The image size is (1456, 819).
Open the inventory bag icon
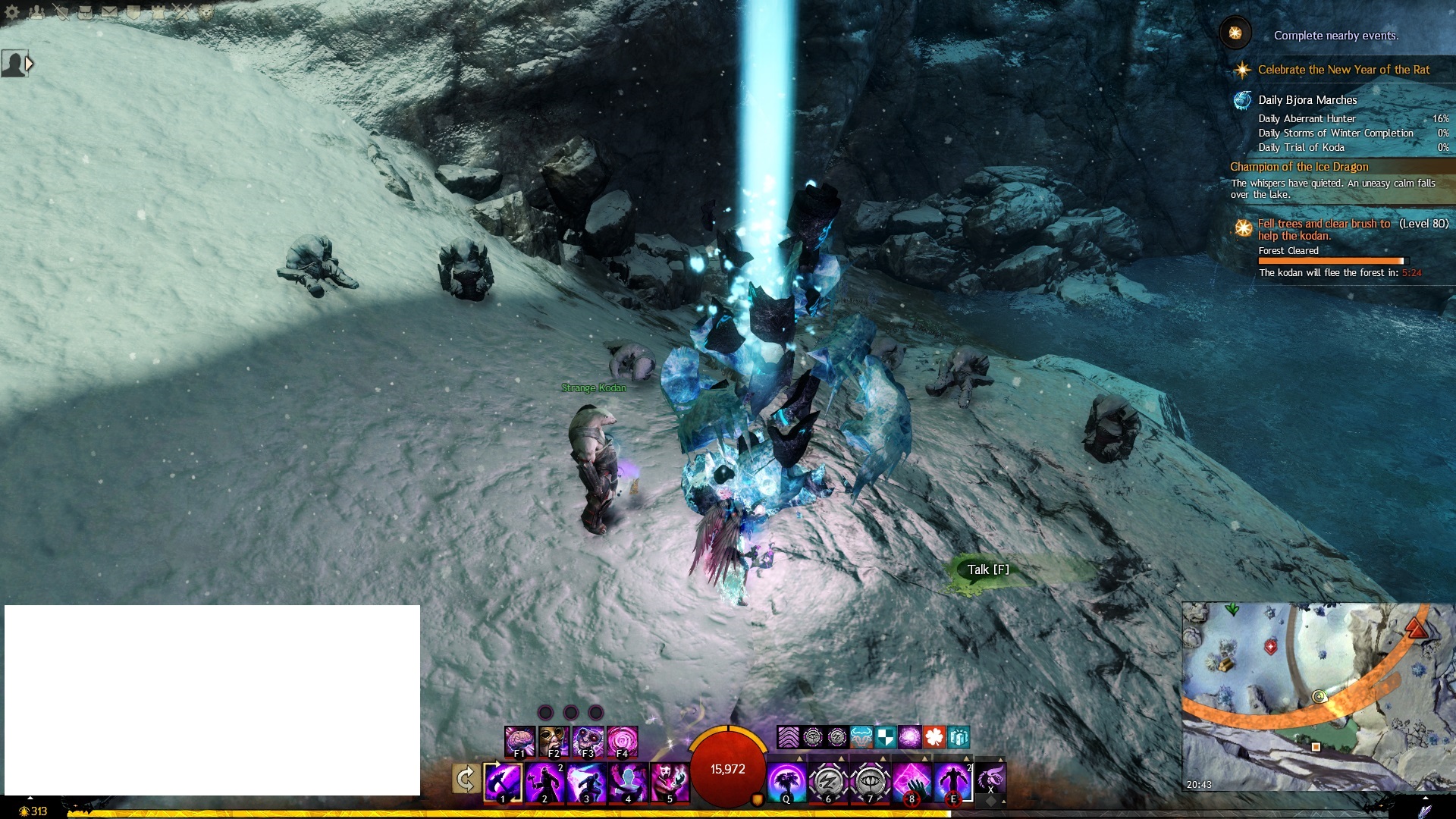point(85,12)
